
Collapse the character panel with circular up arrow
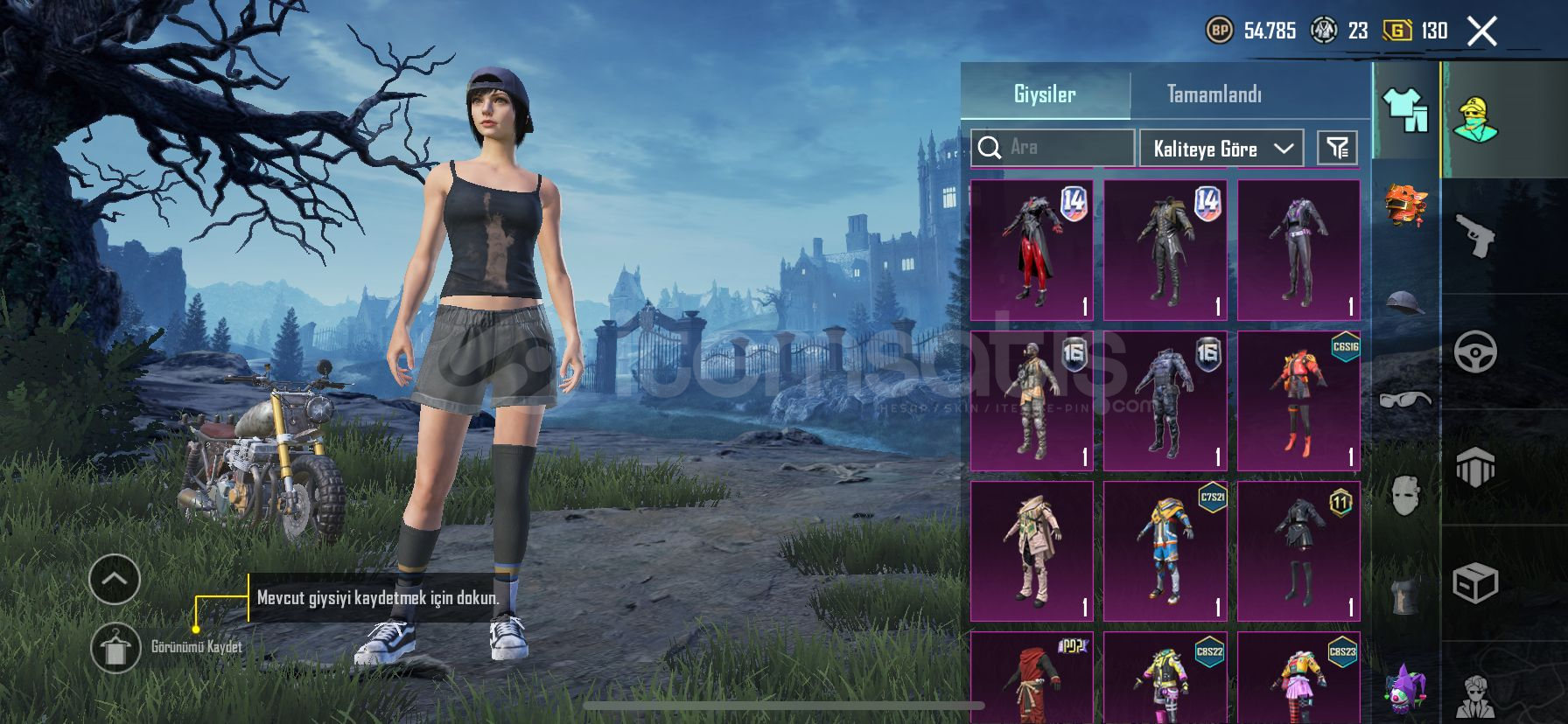pyautogui.click(x=115, y=579)
